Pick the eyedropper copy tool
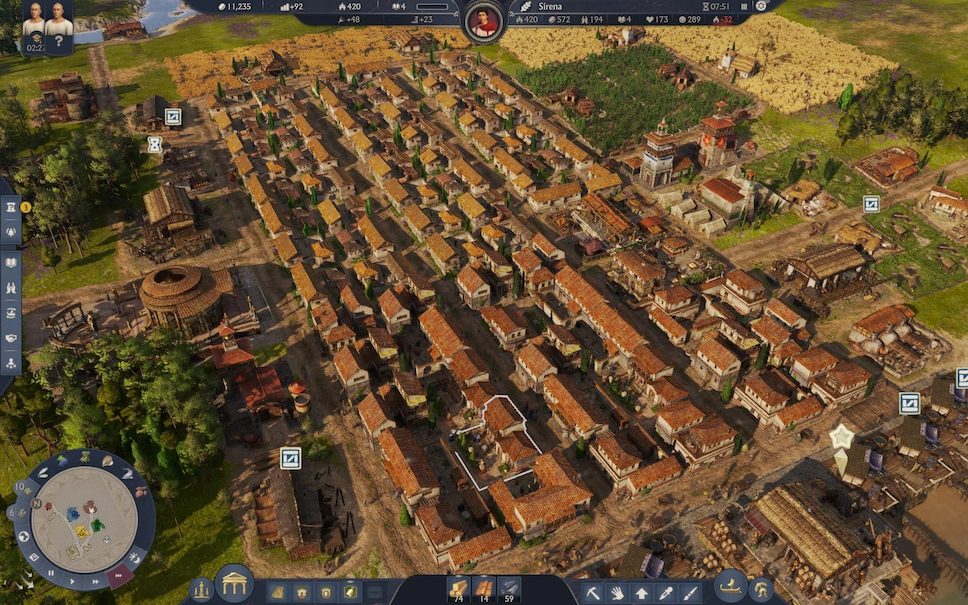The height and width of the screenshot is (605, 968). pyautogui.click(x=665, y=591)
